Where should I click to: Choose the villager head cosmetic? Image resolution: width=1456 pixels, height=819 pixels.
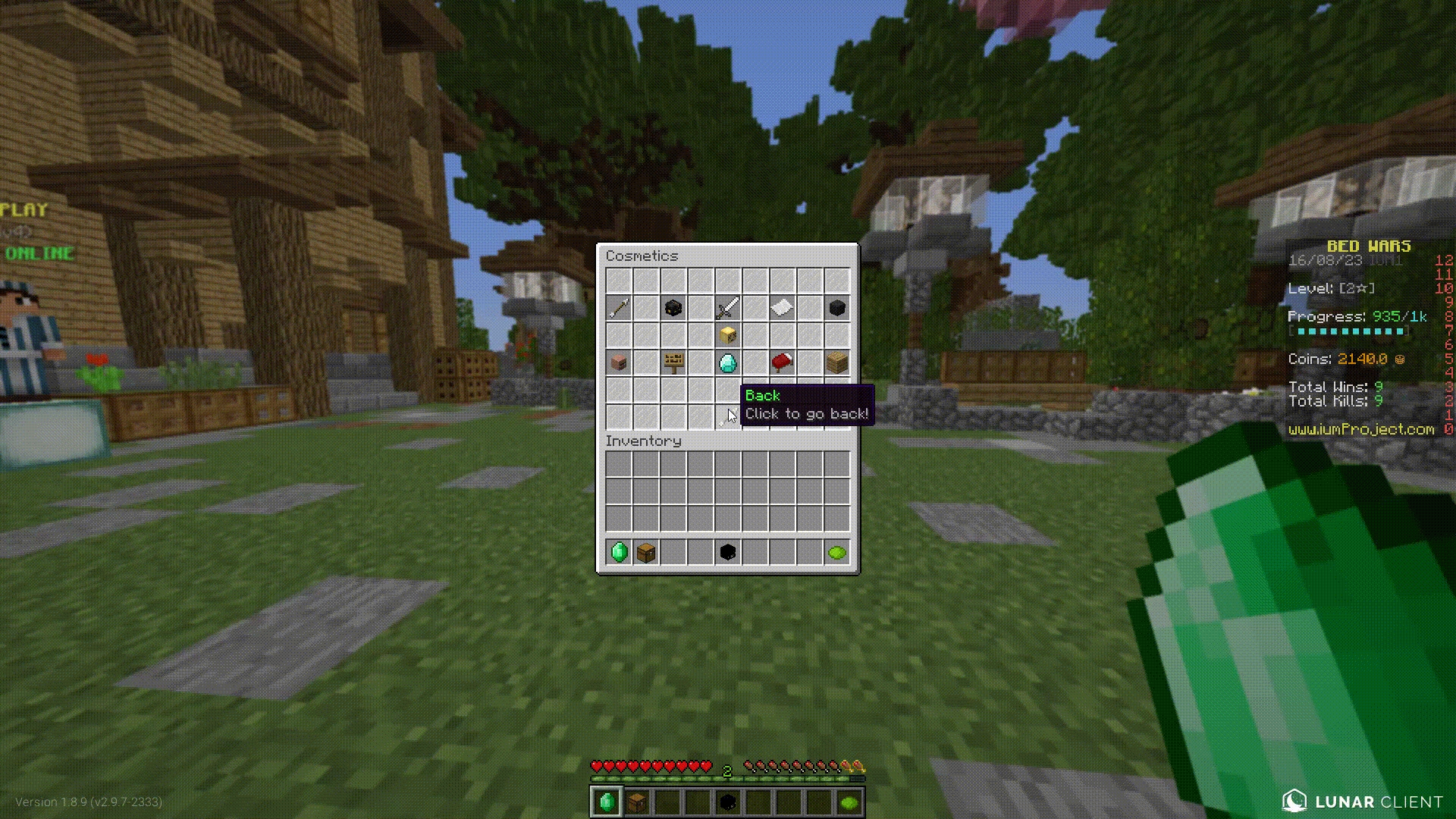pyautogui.click(x=619, y=362)
